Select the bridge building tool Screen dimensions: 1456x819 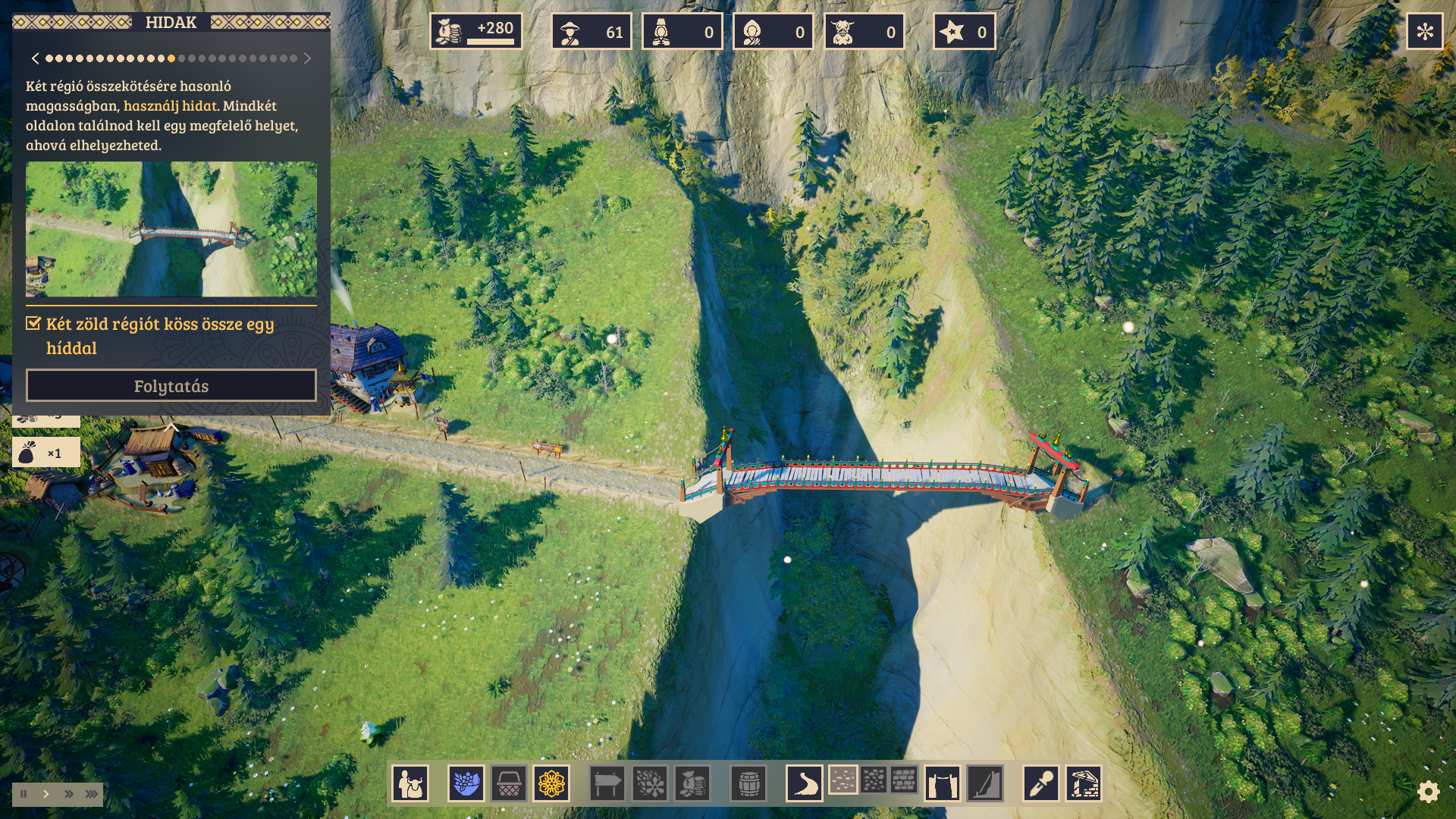click(x=942, y=783)
